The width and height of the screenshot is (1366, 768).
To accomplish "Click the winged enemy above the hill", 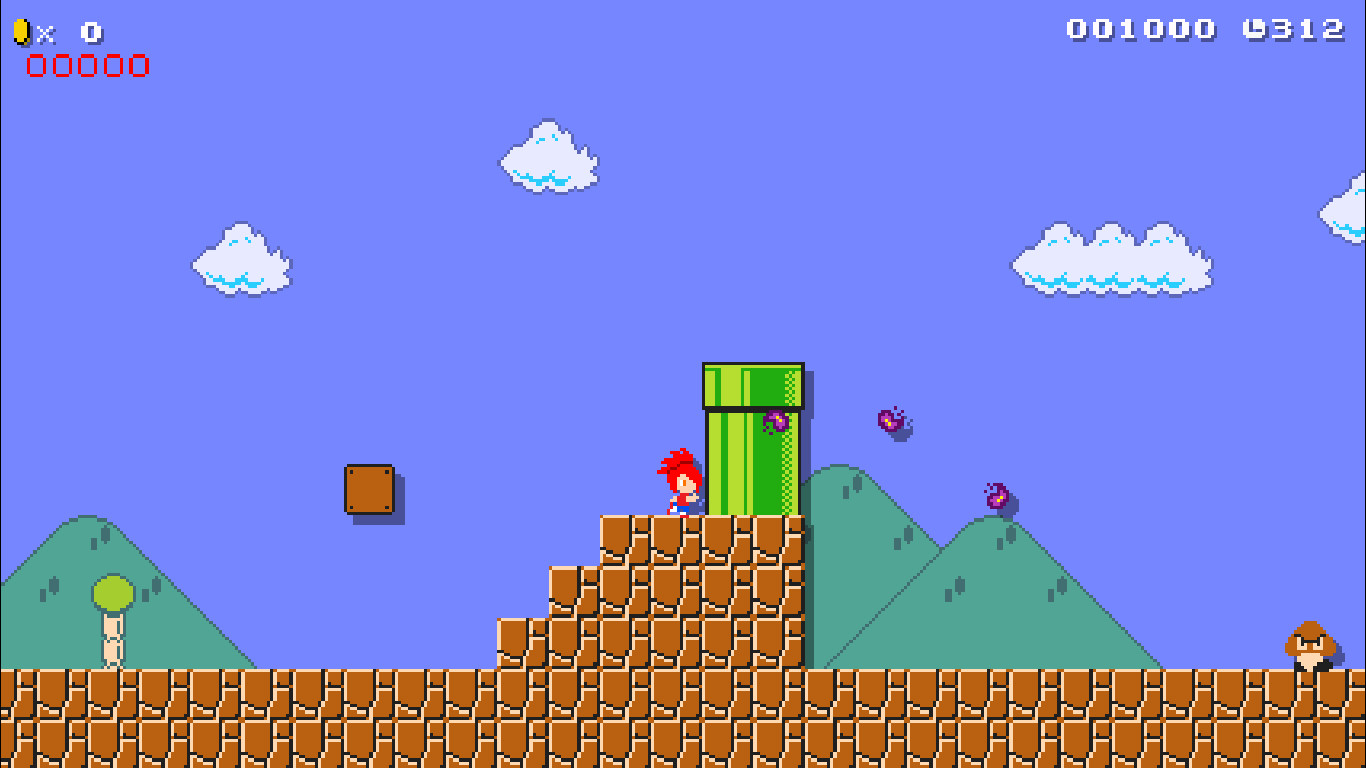I will pyautogui.click(x=996, y=497).
